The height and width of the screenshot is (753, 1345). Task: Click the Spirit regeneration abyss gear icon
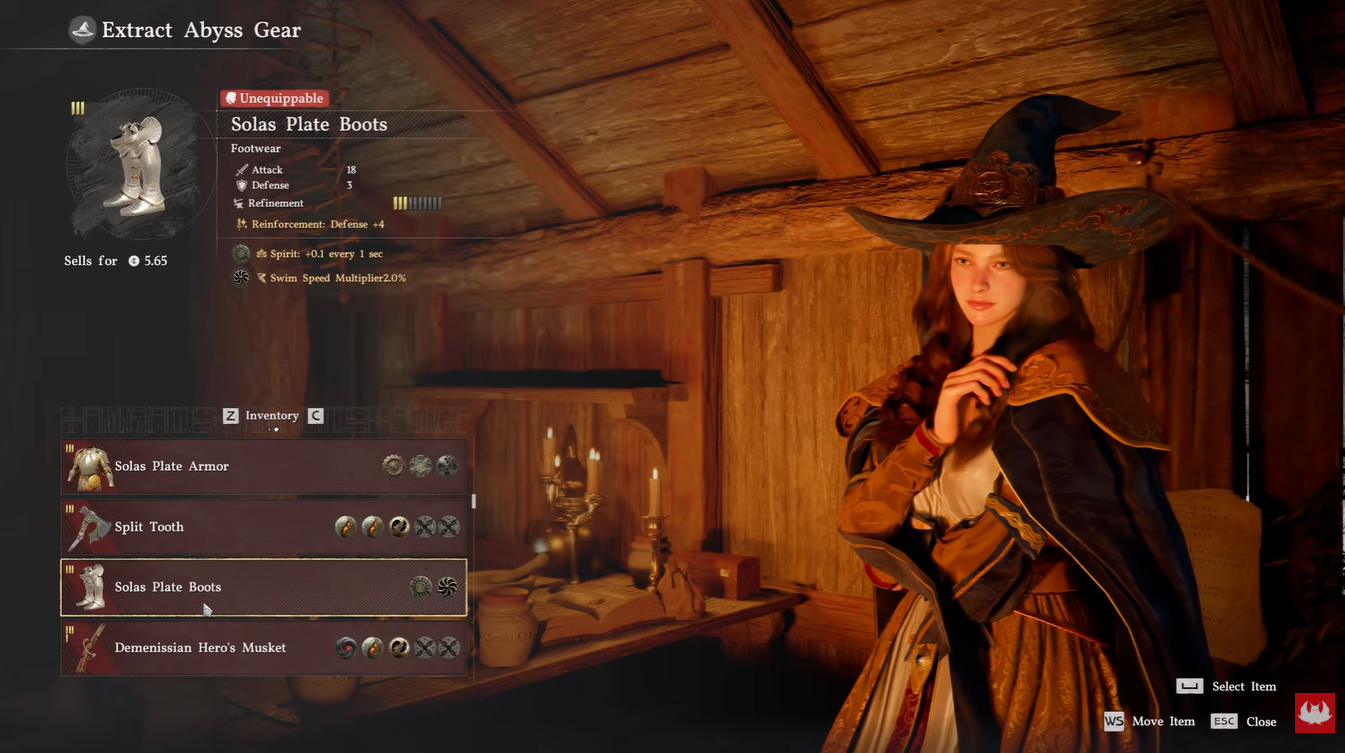[x=241, y=254]
